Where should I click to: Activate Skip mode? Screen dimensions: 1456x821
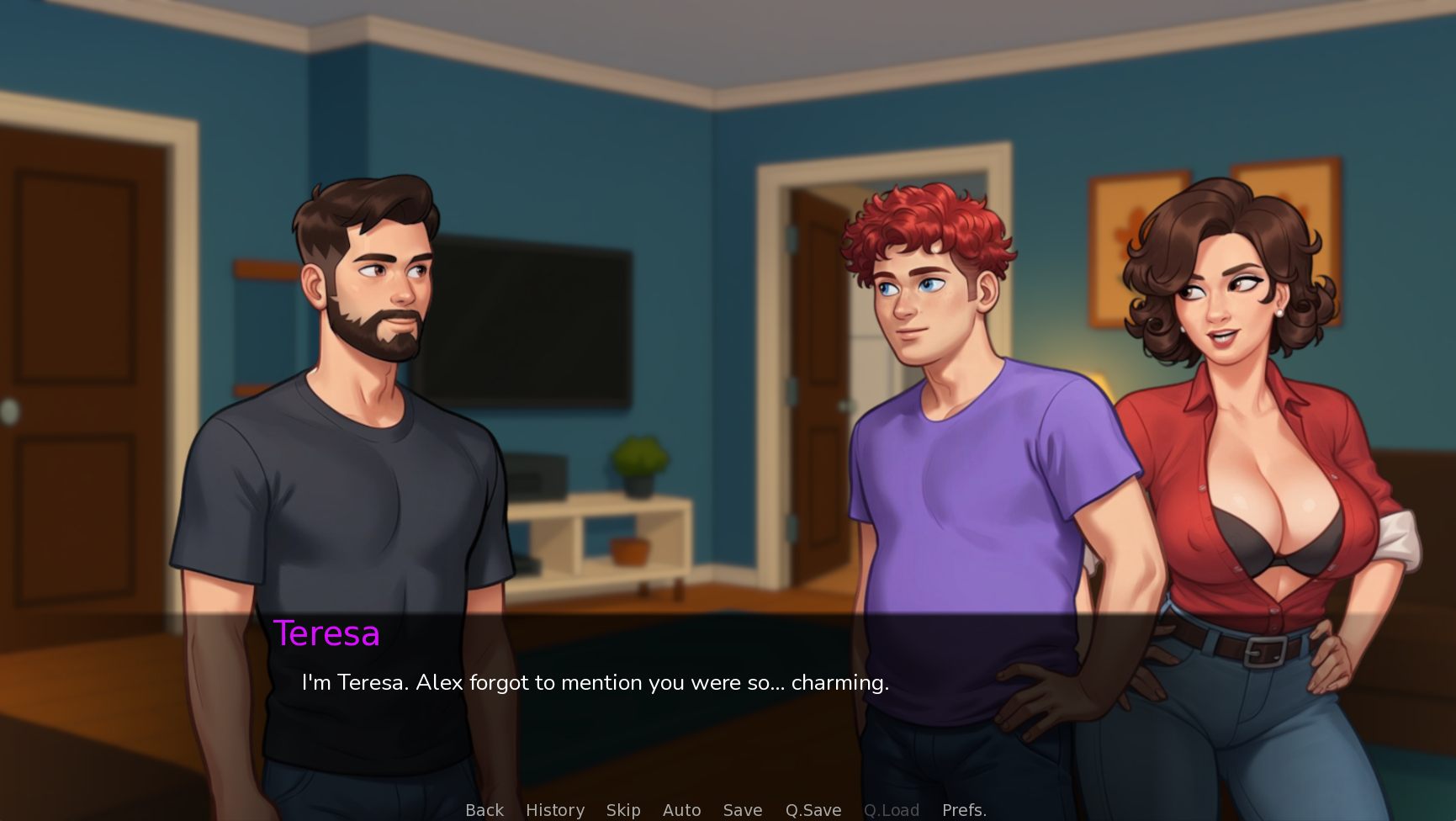tap(623, 809)
